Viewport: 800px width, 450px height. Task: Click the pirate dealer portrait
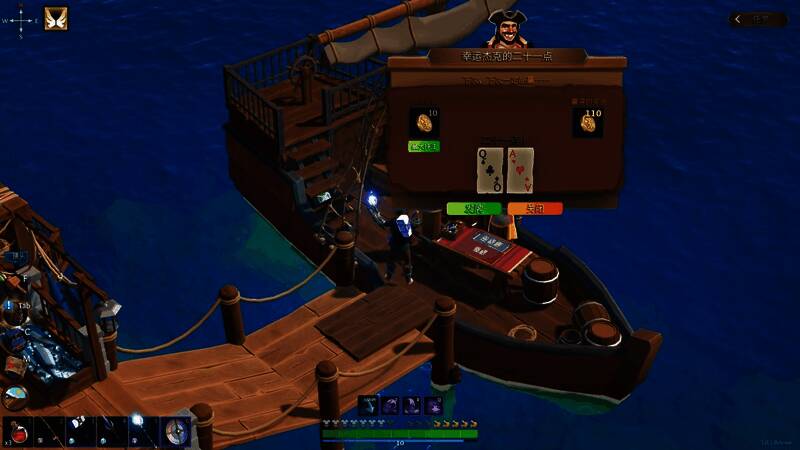tap(507, 28)
